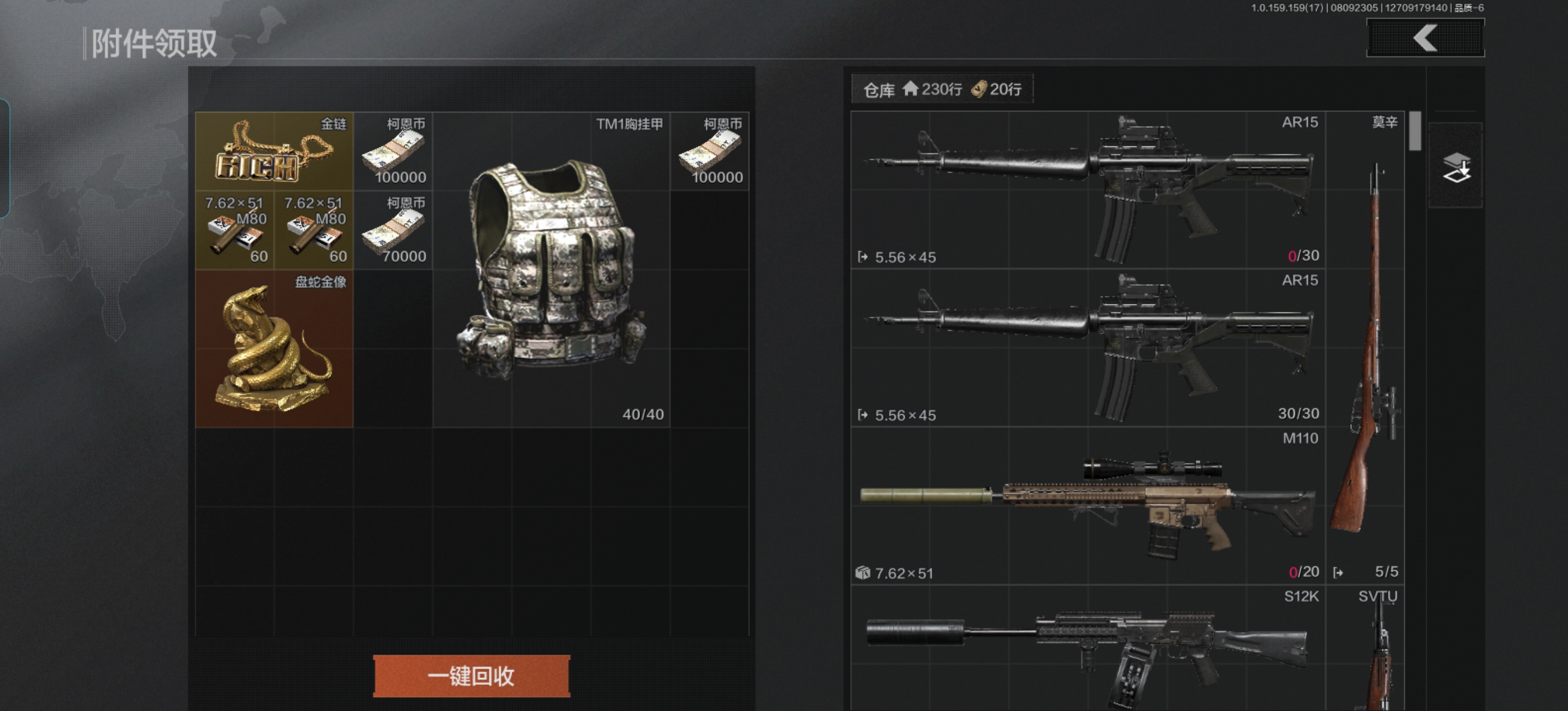This screenshot has height=711, width=1568.
Task: Select the 金链 gold chain item
Action: pos(274,152)
